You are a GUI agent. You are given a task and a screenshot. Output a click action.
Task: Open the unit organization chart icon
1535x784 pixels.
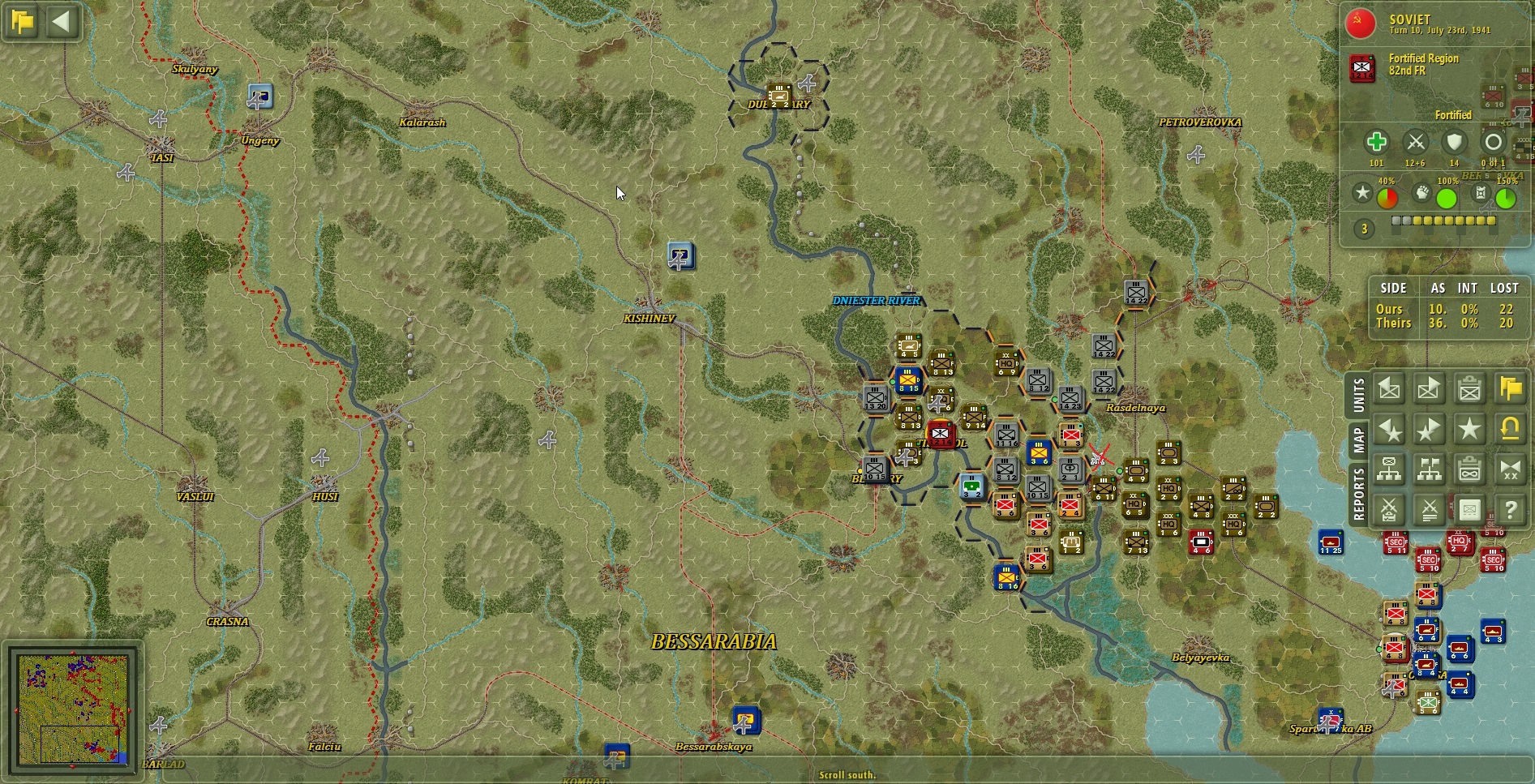1389,469
